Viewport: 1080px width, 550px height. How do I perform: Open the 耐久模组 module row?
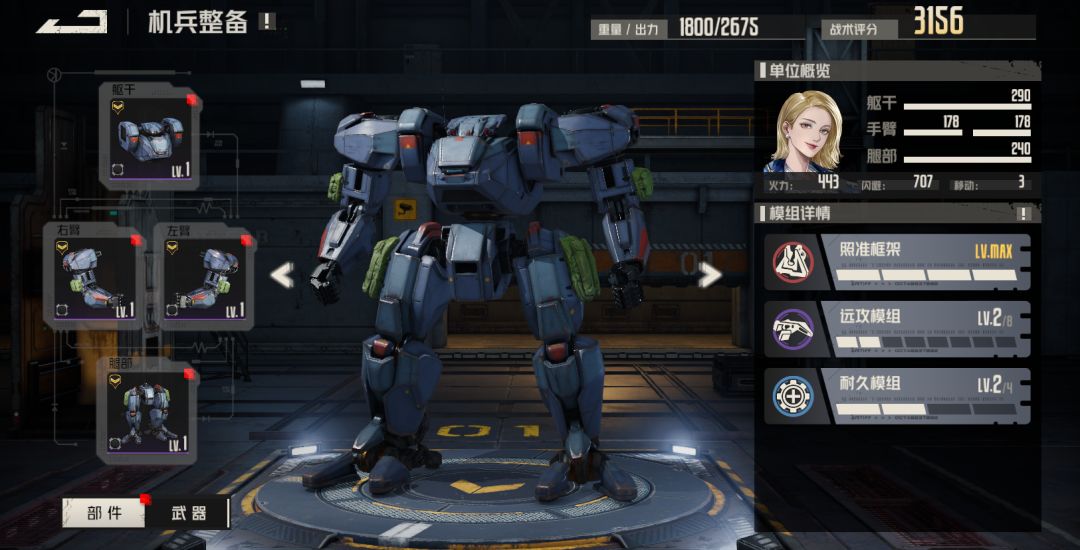pyautogui.click(x=897, y=396)
